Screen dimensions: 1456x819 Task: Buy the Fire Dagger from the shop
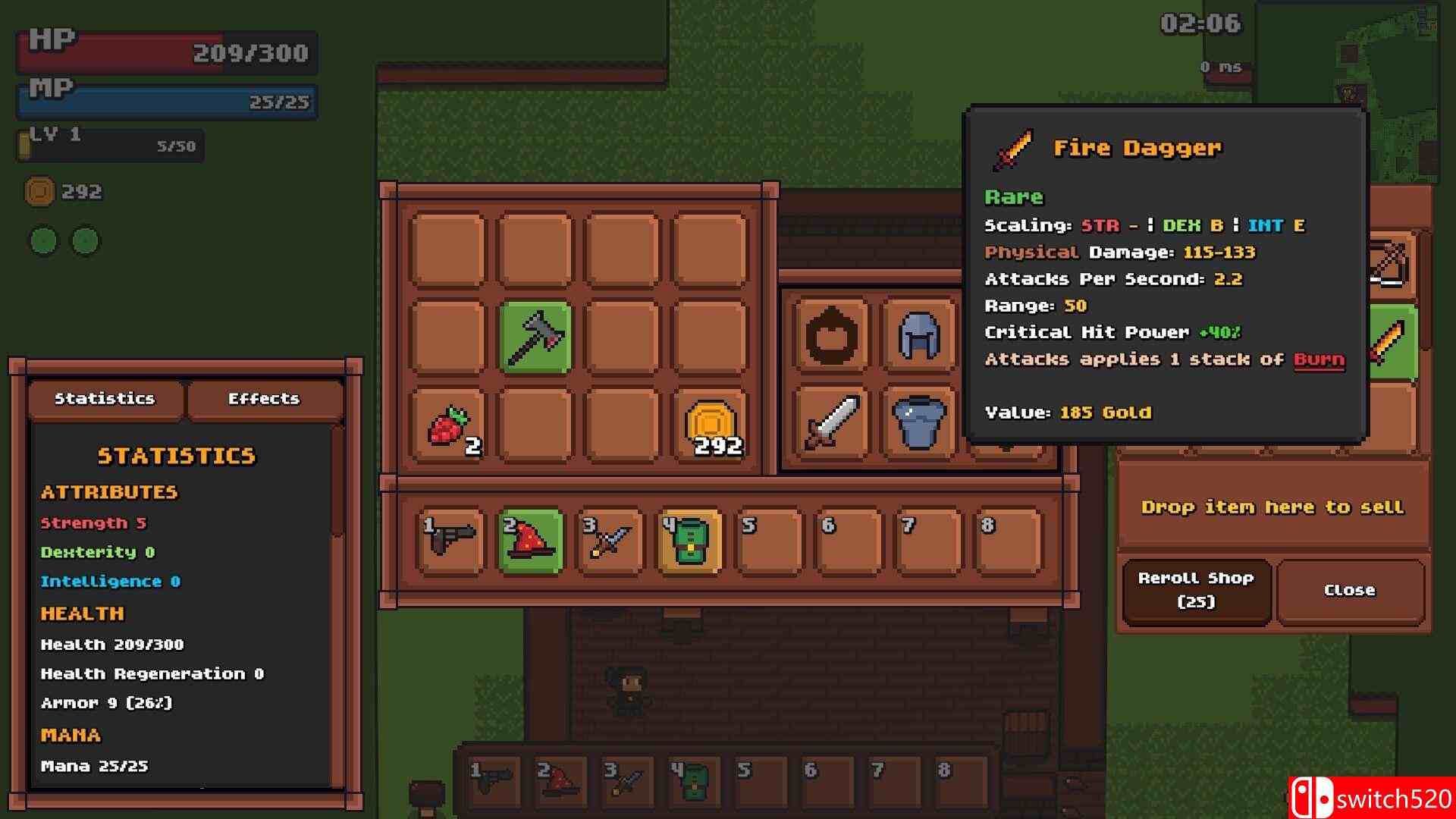pyautogui.click(x=1389, y=343)
